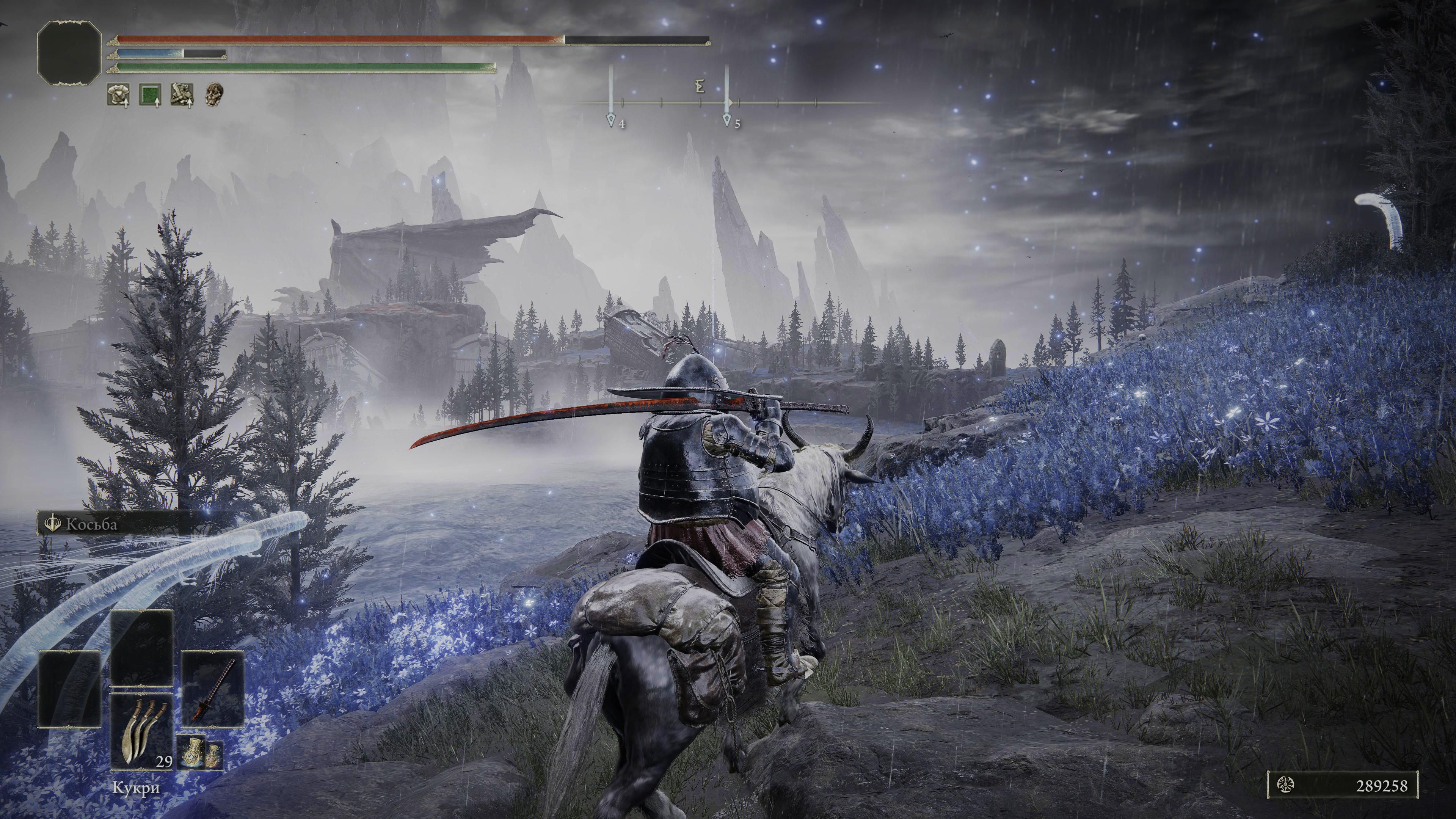Inspect the armor buff status icon
This screenshot has width=1456, height=819.
pyautogui.click(x=118, y=94)
